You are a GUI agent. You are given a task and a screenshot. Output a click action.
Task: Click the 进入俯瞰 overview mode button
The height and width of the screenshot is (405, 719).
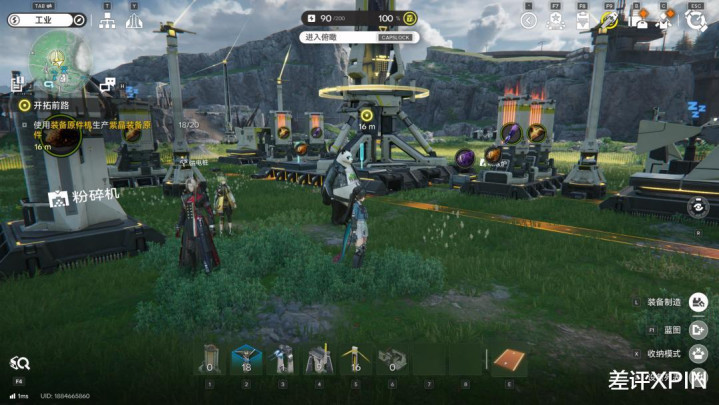click(326, 37)
